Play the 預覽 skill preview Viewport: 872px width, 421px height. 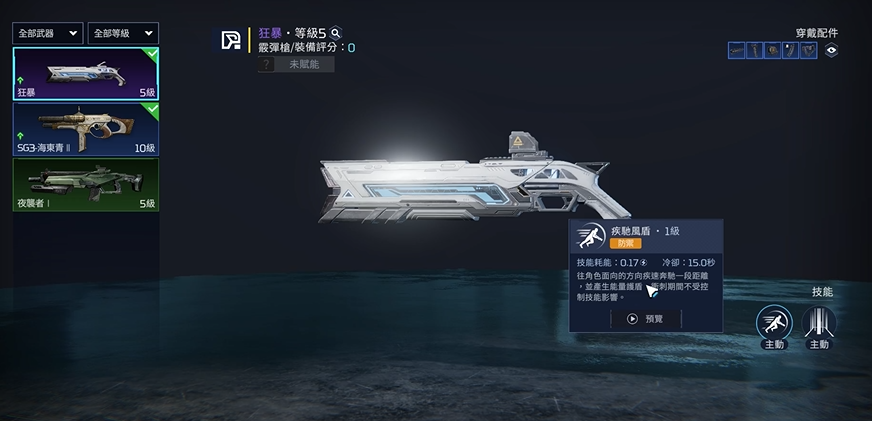pos(645,318)
